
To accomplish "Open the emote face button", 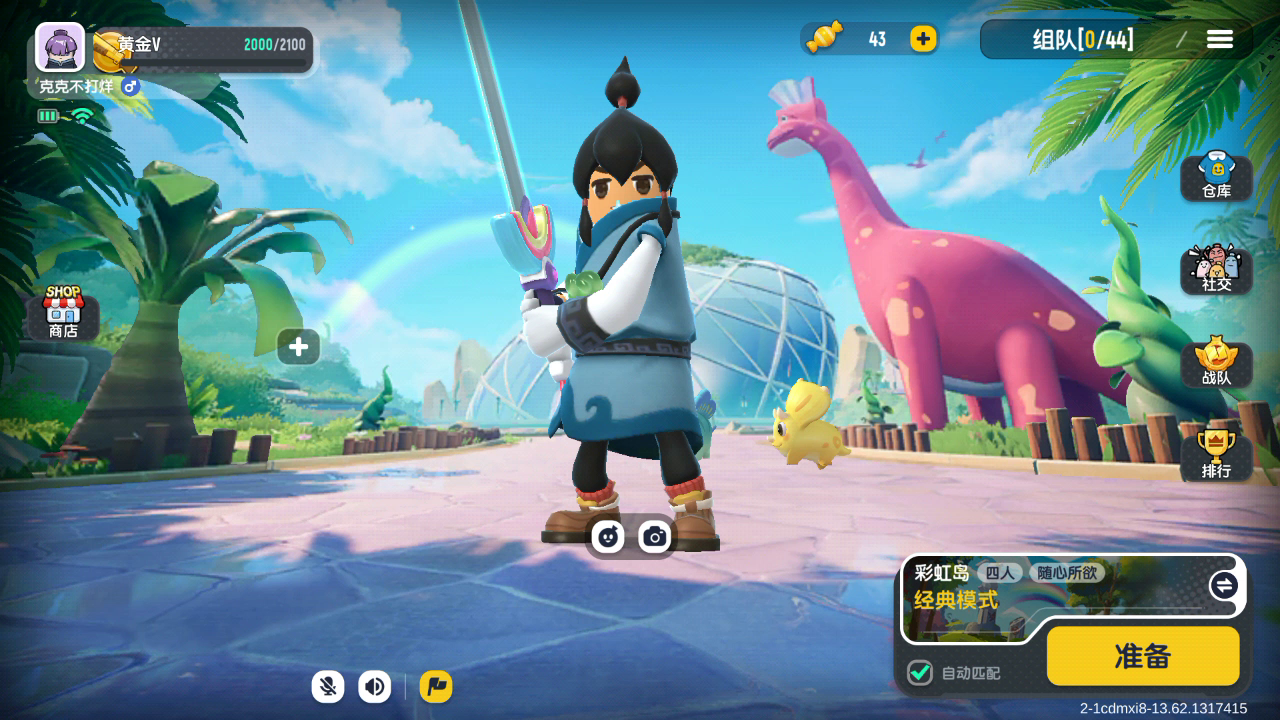I will [608, 537].
